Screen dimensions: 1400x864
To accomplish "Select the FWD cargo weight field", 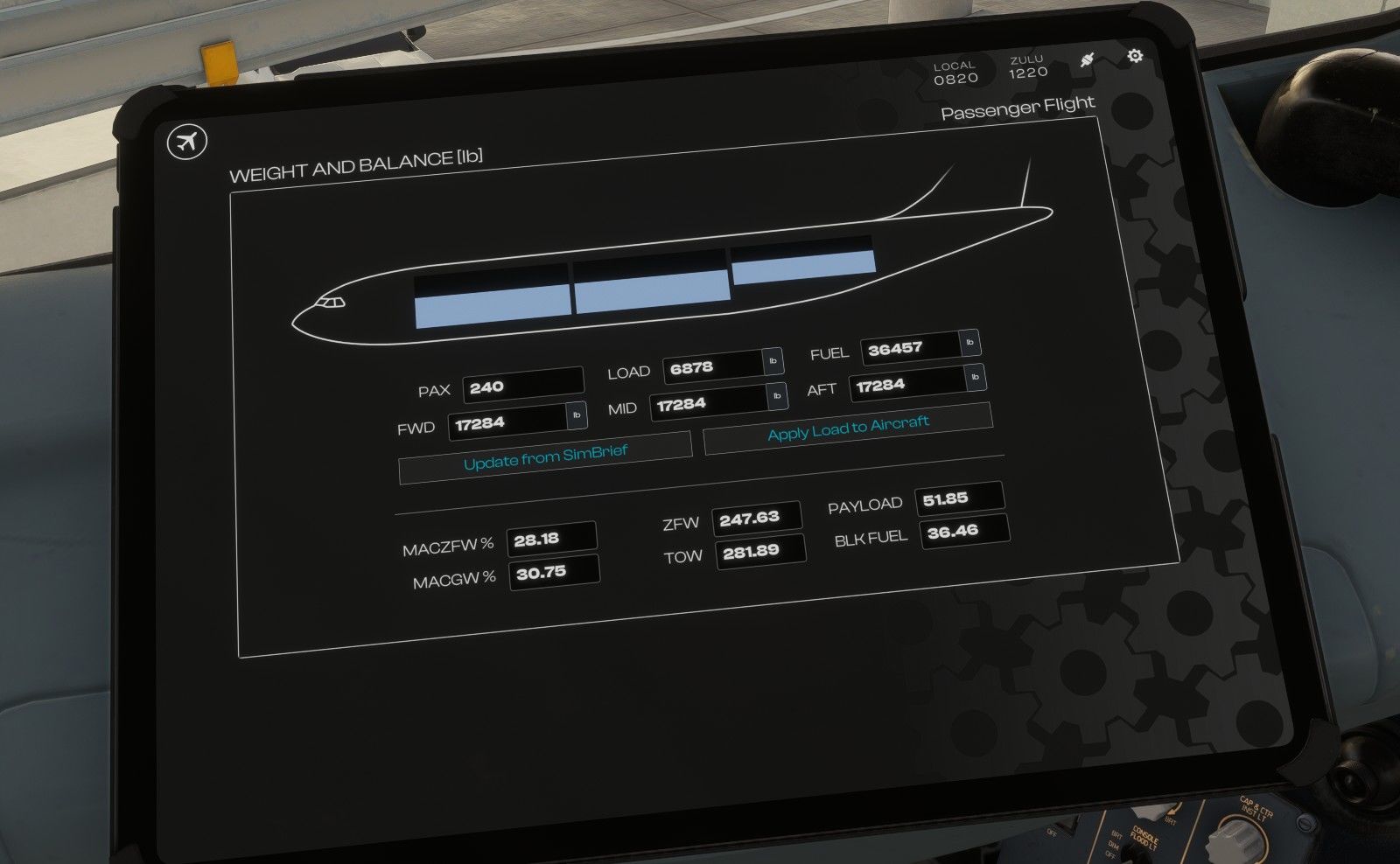I will pos(507,422).
